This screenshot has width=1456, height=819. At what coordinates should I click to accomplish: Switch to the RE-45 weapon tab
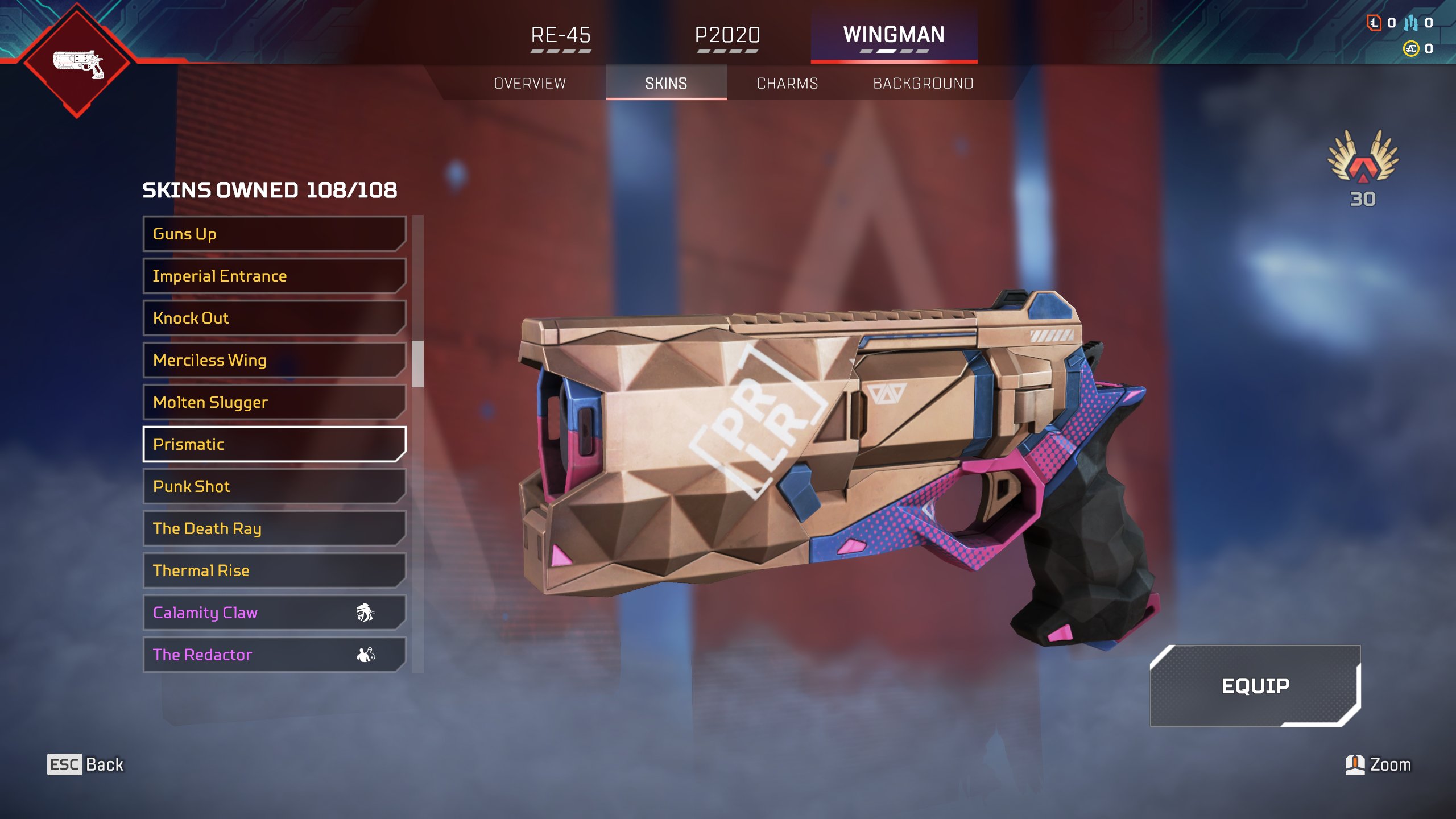pos(561,35)
